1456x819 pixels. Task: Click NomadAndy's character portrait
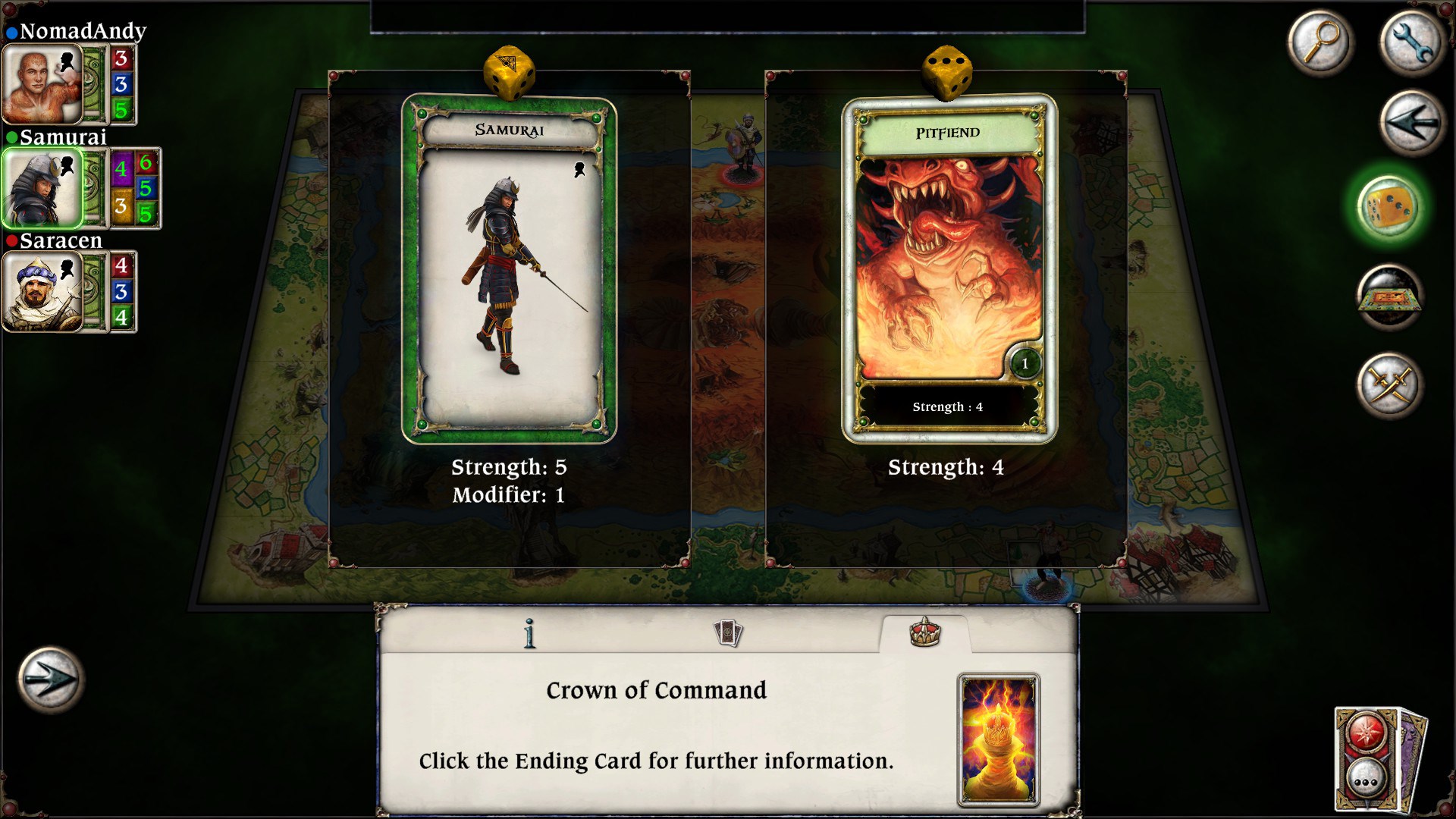42,82
